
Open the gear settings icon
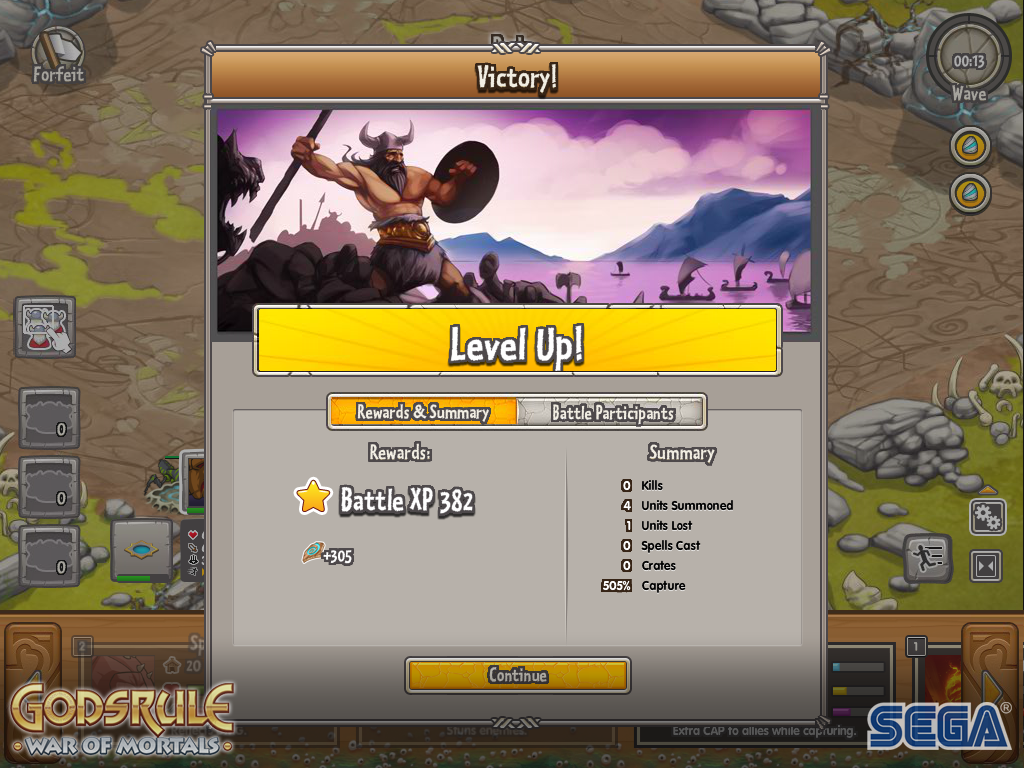click(x=987, y=517)
